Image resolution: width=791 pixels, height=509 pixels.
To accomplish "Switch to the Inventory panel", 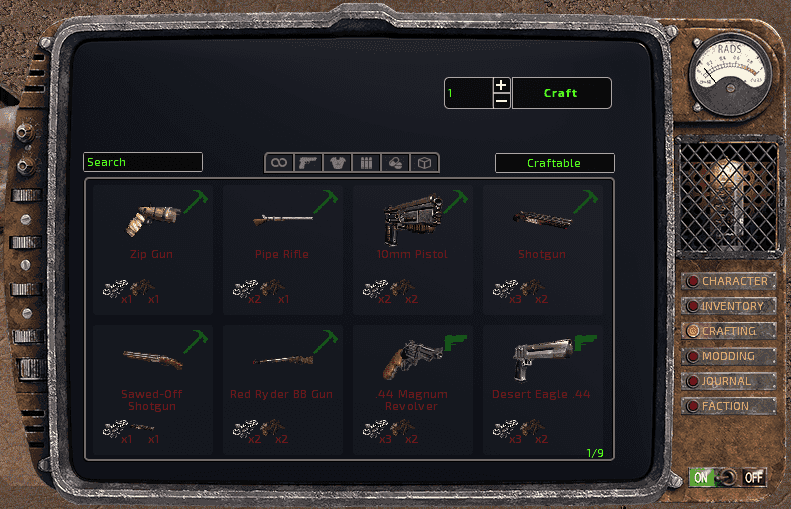I will [x=731, y=307].
